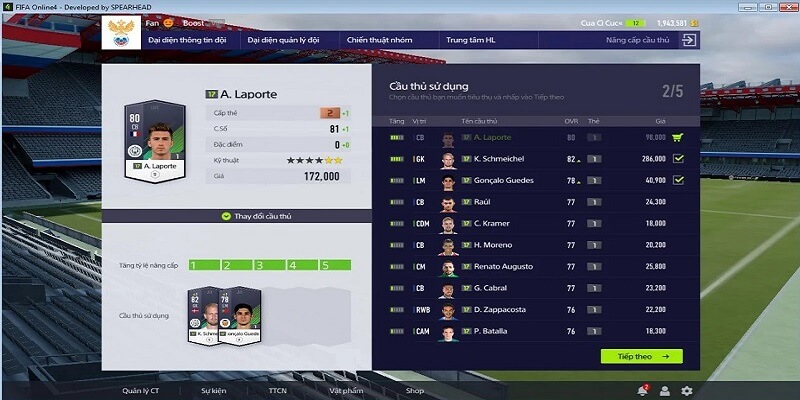Open Quản lý CT in the bottom menu
Viewport: 800px width, 400px height.
[x=141, y=390]
